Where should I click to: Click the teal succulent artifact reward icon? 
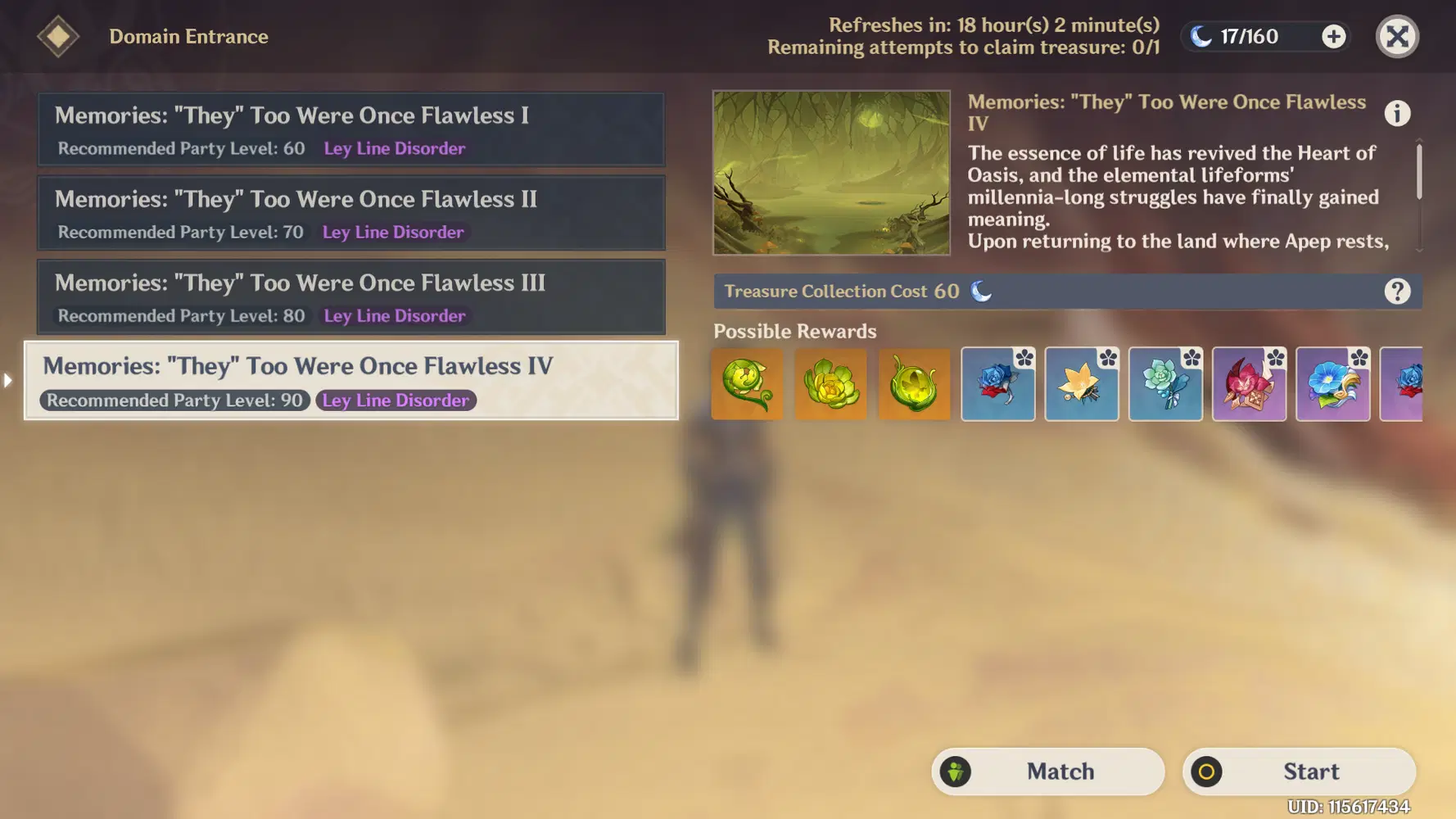1165,383
